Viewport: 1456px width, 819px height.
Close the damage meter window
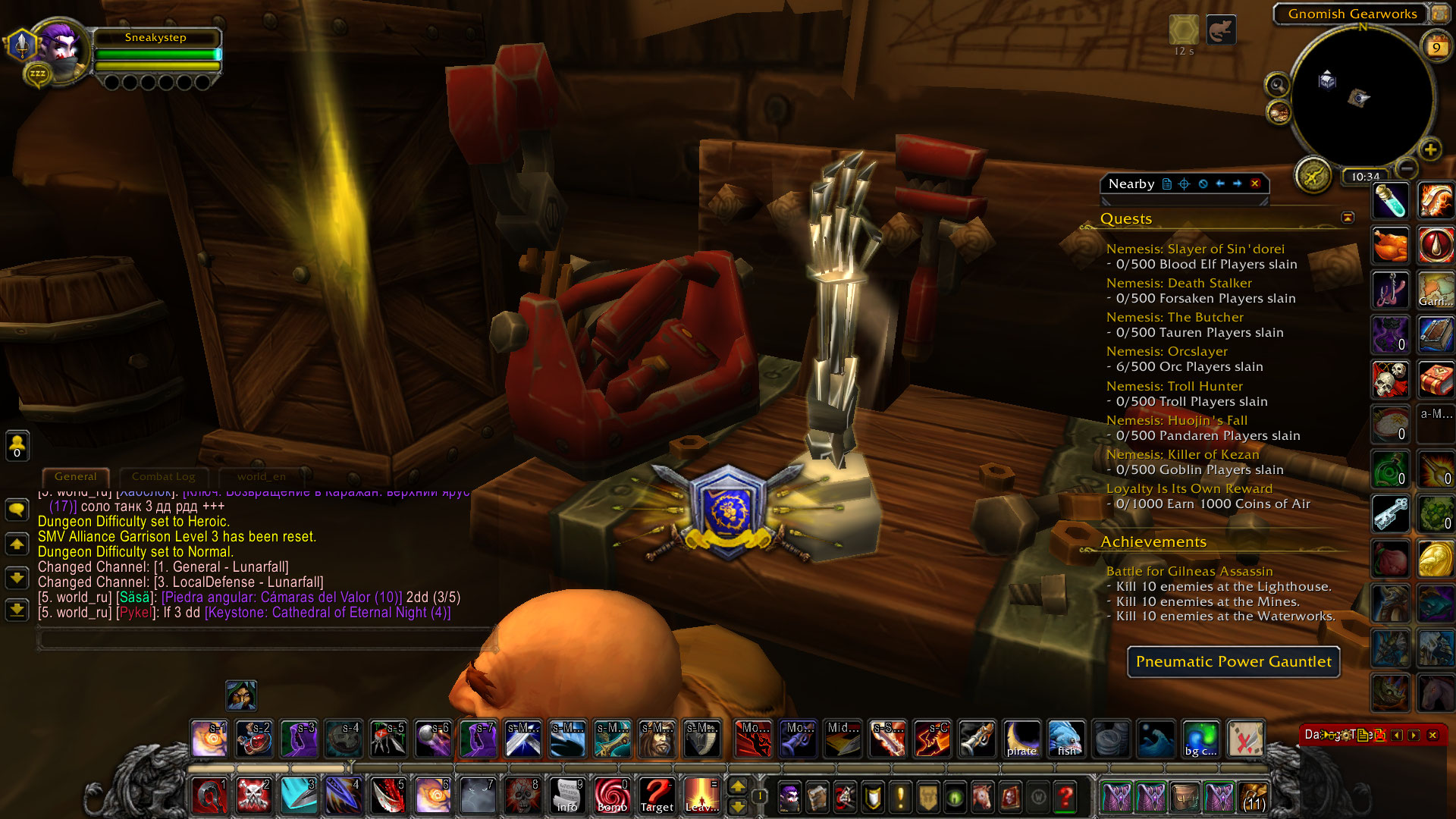click(1432, 735)
